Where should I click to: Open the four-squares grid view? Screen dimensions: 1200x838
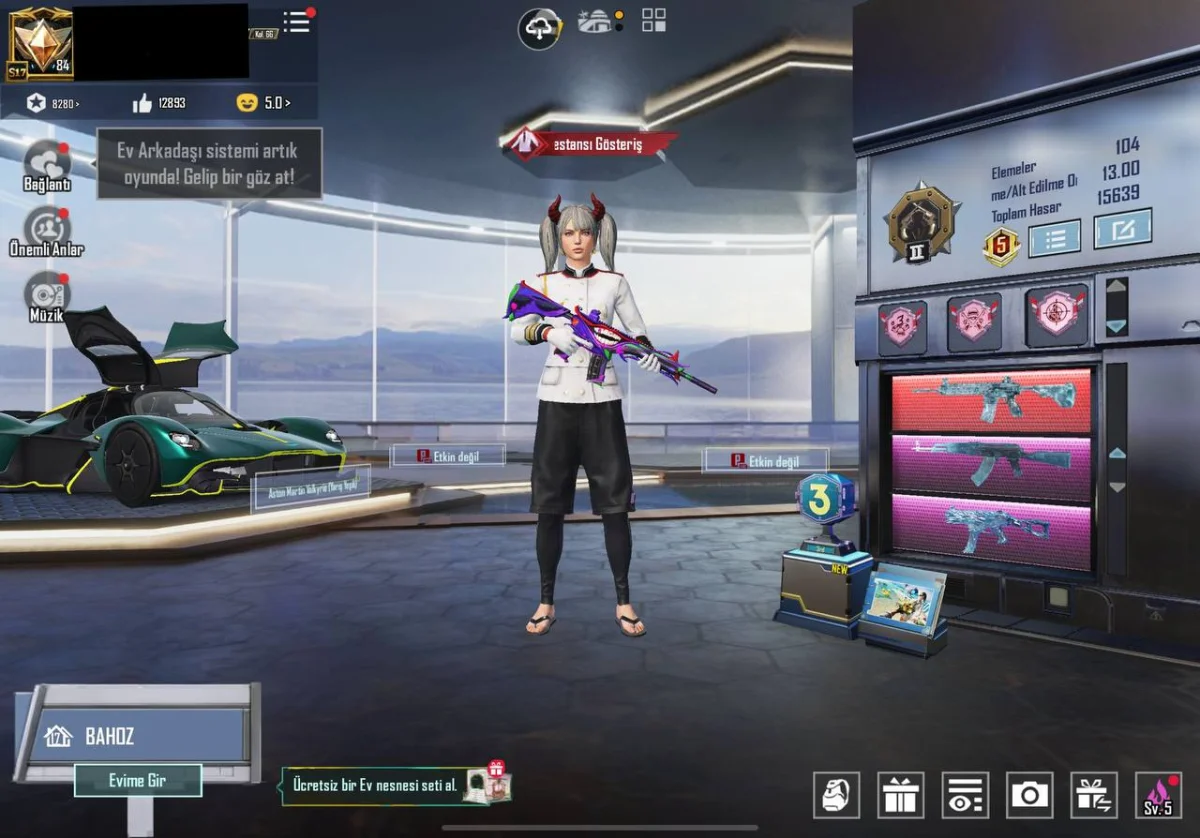pyautogui.click(x=654, y=20)
